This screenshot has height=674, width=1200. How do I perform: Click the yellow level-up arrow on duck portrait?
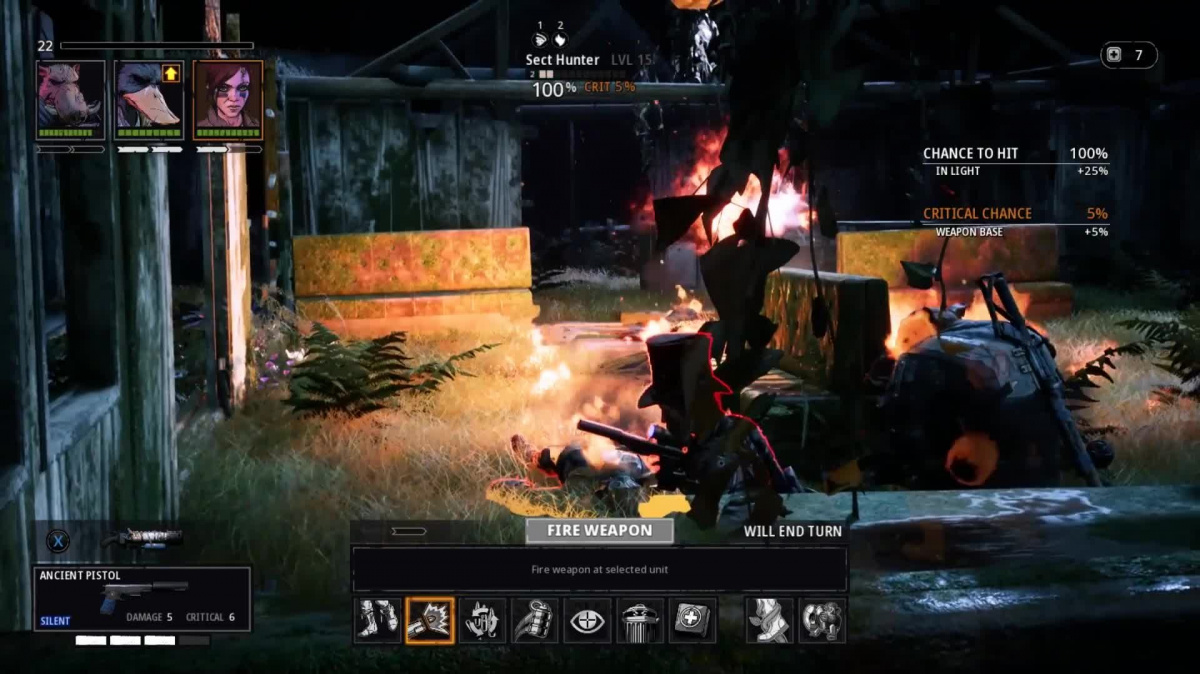(171, 73)
